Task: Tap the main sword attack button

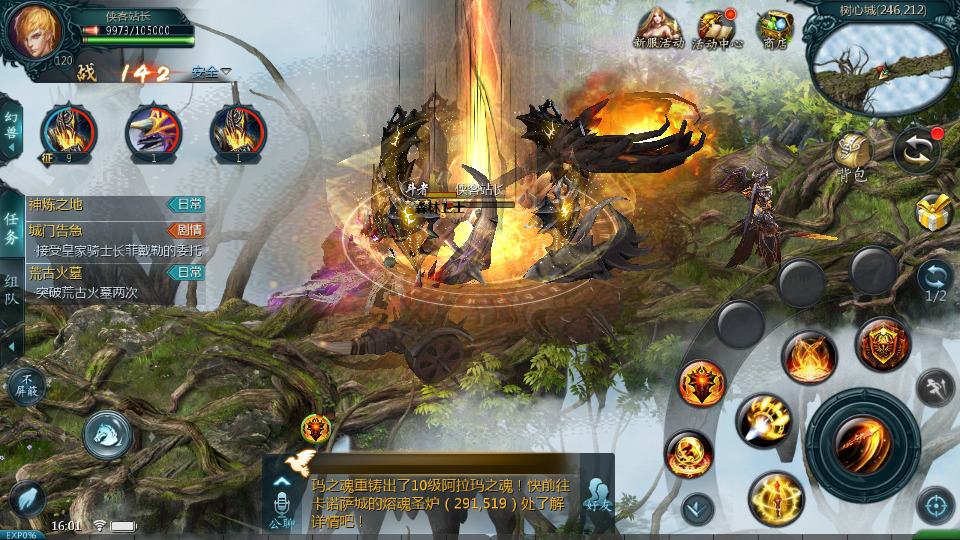Action: tap(862, 444)
